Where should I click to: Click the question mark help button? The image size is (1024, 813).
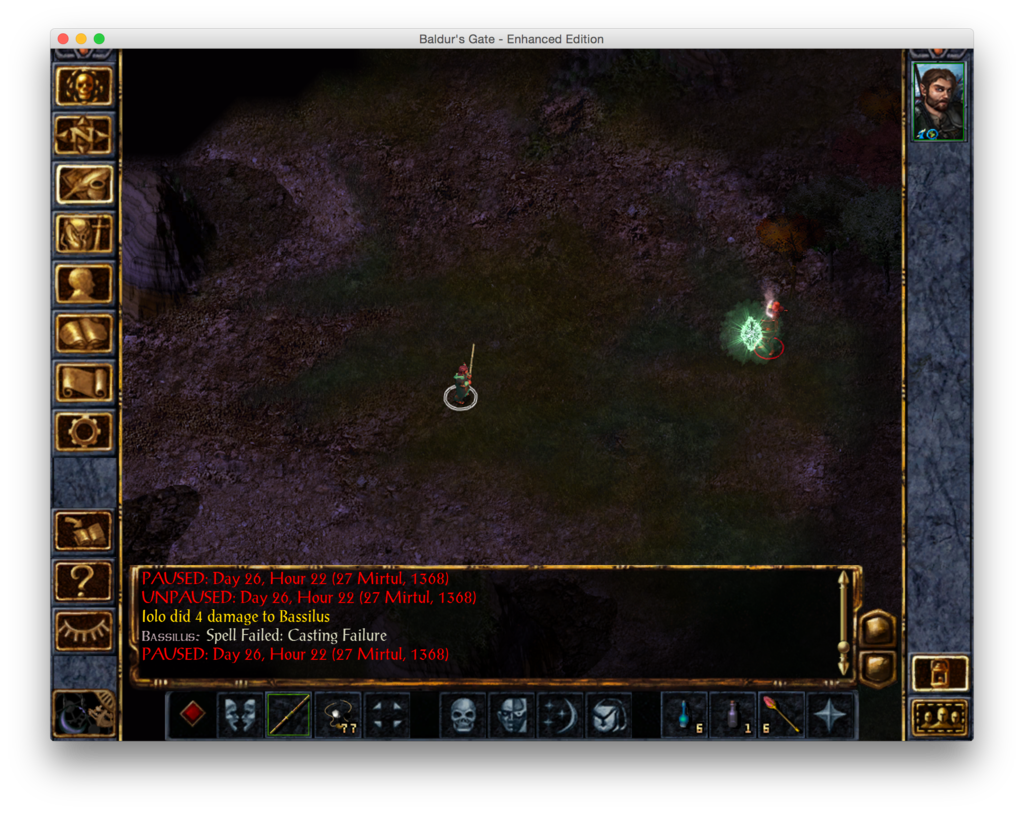coord(84,580)
